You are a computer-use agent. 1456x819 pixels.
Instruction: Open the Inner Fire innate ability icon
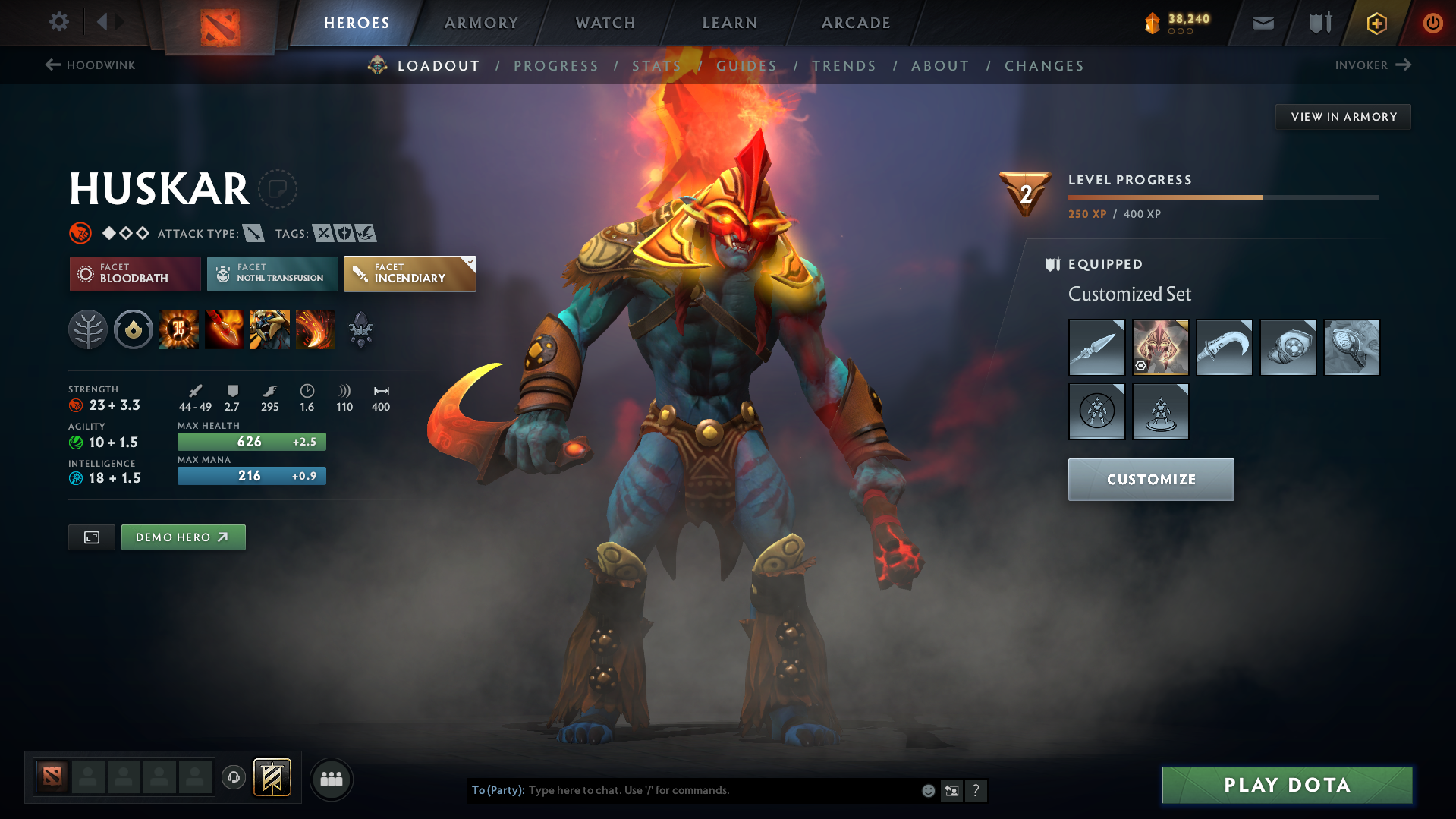[134, 329]
